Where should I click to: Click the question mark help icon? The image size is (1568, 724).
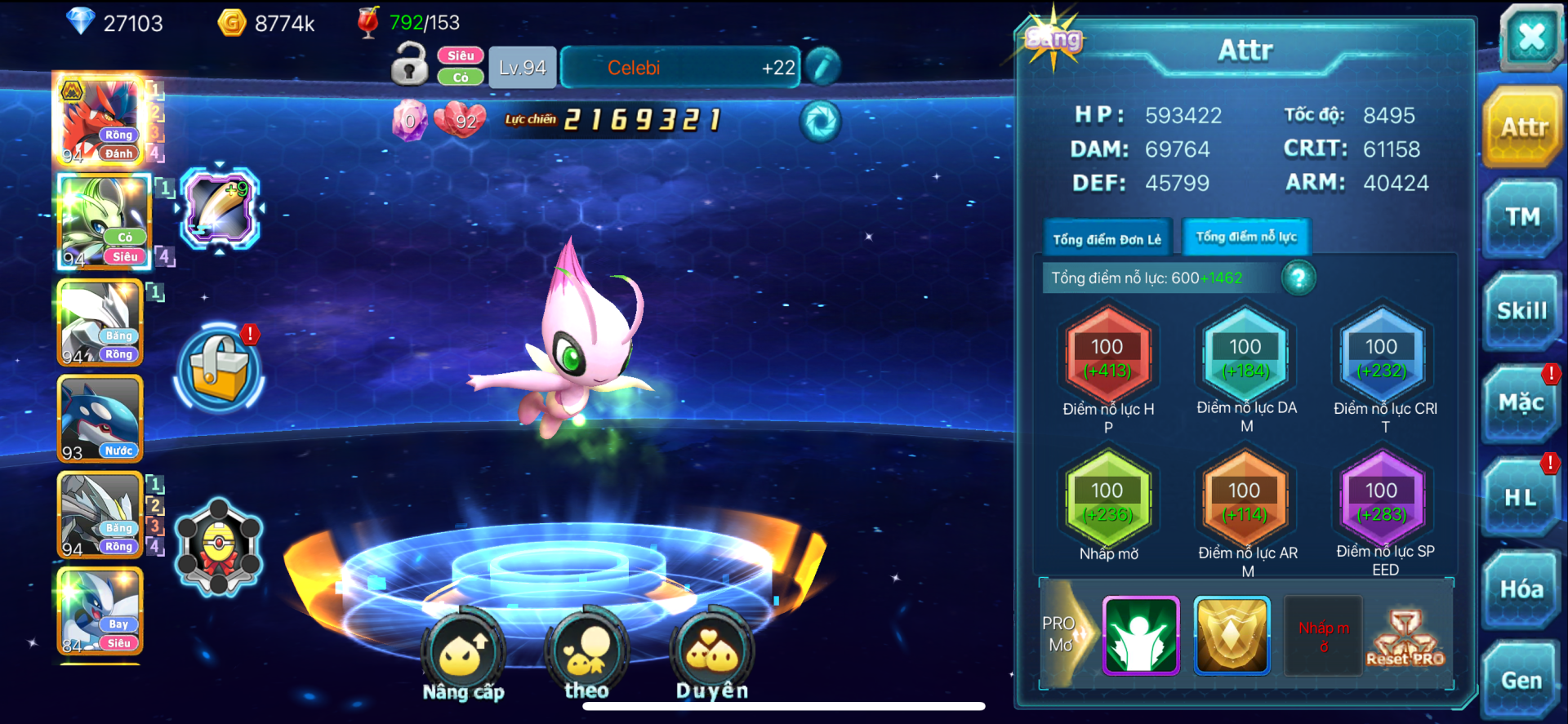[x=1298, y=278]
